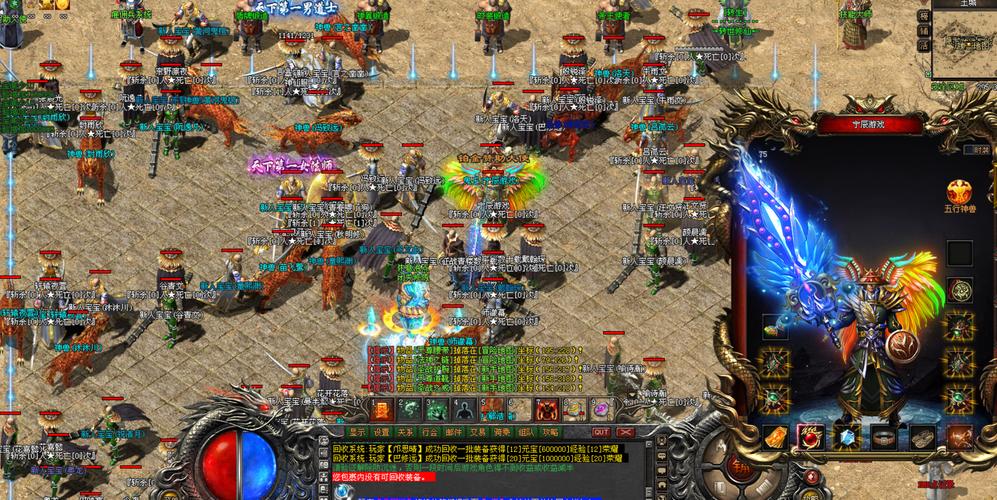Open the 关系 (Relations) panel
This screenshot has height=500, width=997.
click(405, 432)
